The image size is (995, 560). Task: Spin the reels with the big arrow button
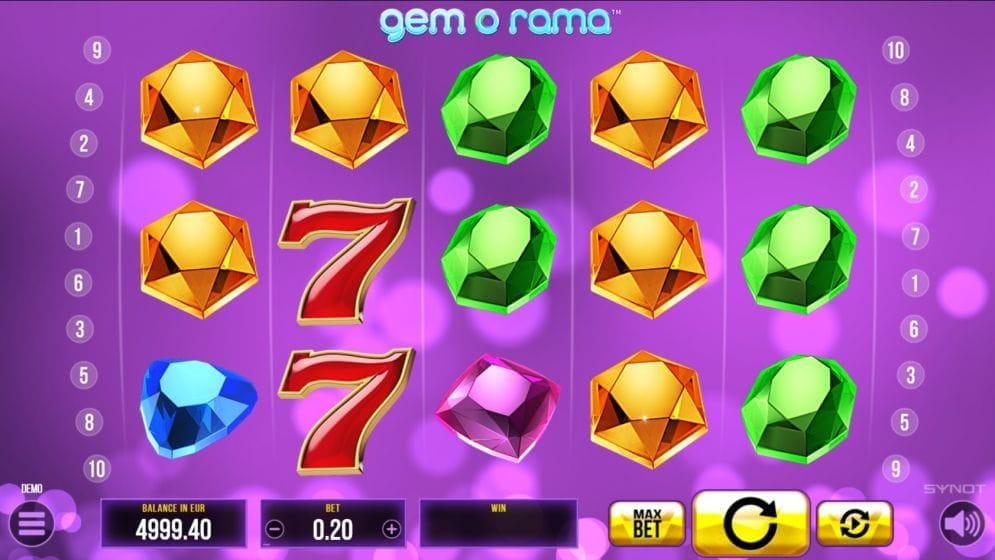tap(750, 523)
